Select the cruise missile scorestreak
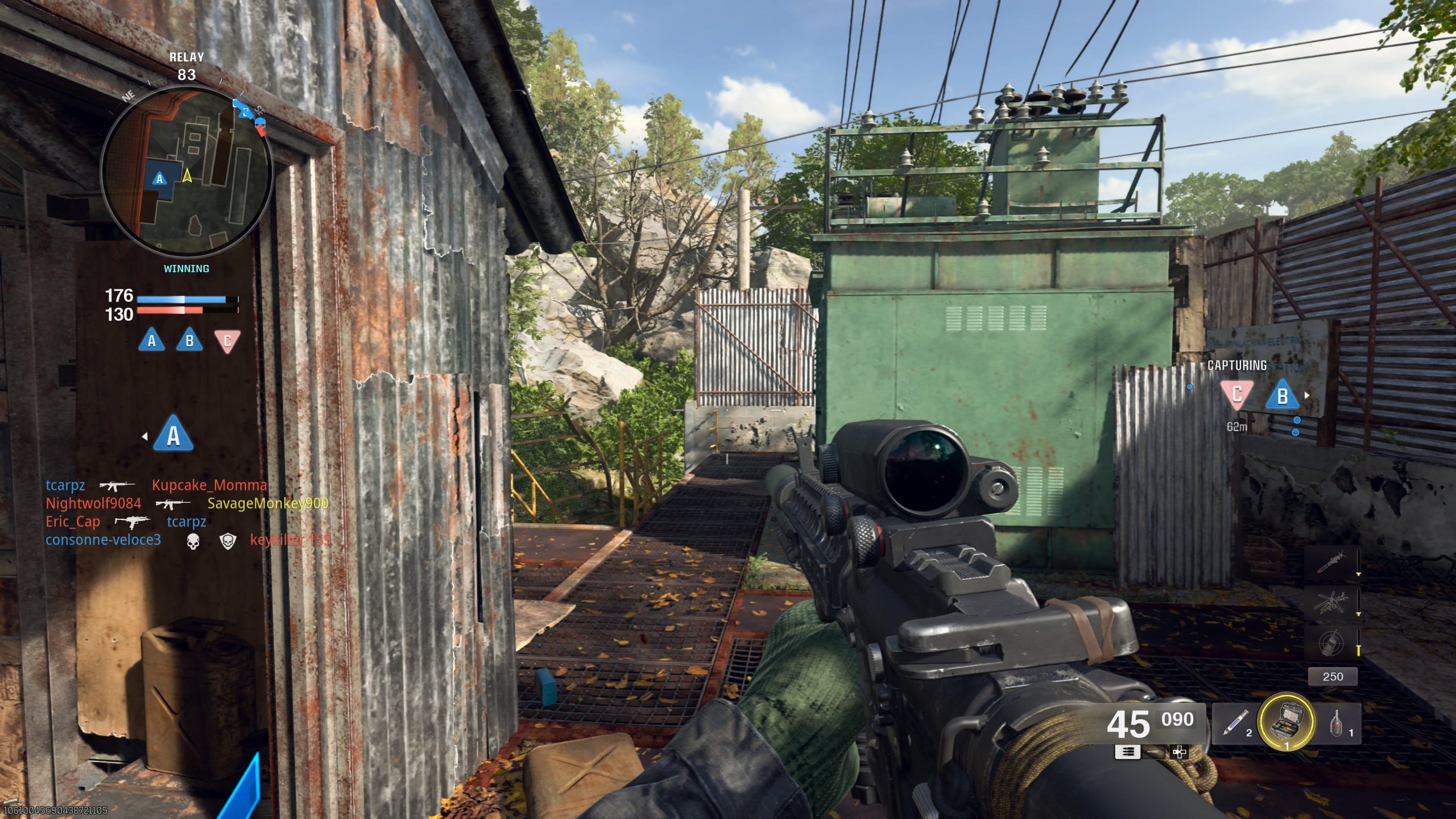 pyautogui.click(x=1331, y=562)
